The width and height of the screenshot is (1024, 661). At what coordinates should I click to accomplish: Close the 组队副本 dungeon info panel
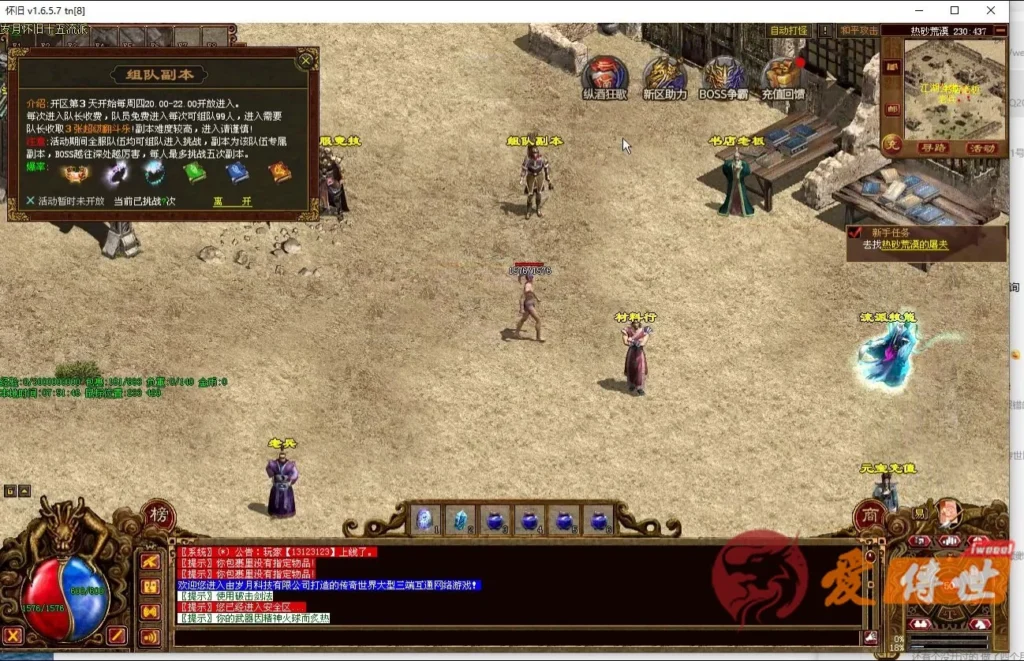306,61
